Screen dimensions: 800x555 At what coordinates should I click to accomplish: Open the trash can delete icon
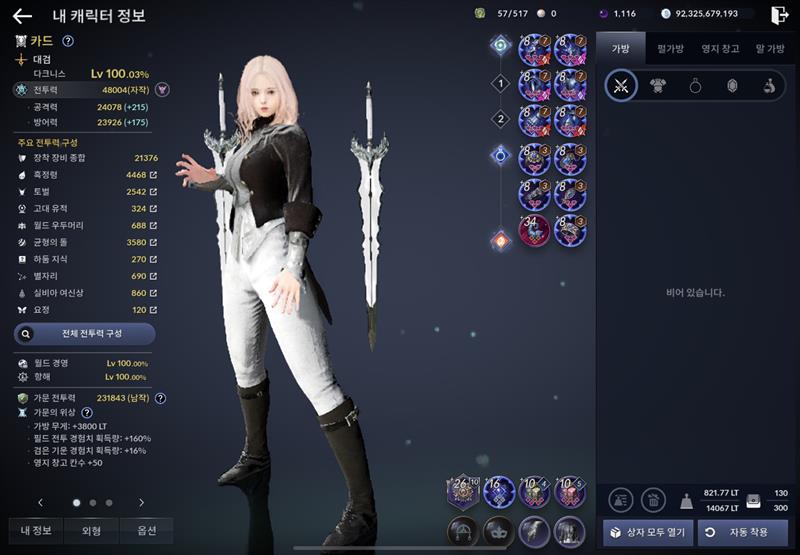coord(653,500)
